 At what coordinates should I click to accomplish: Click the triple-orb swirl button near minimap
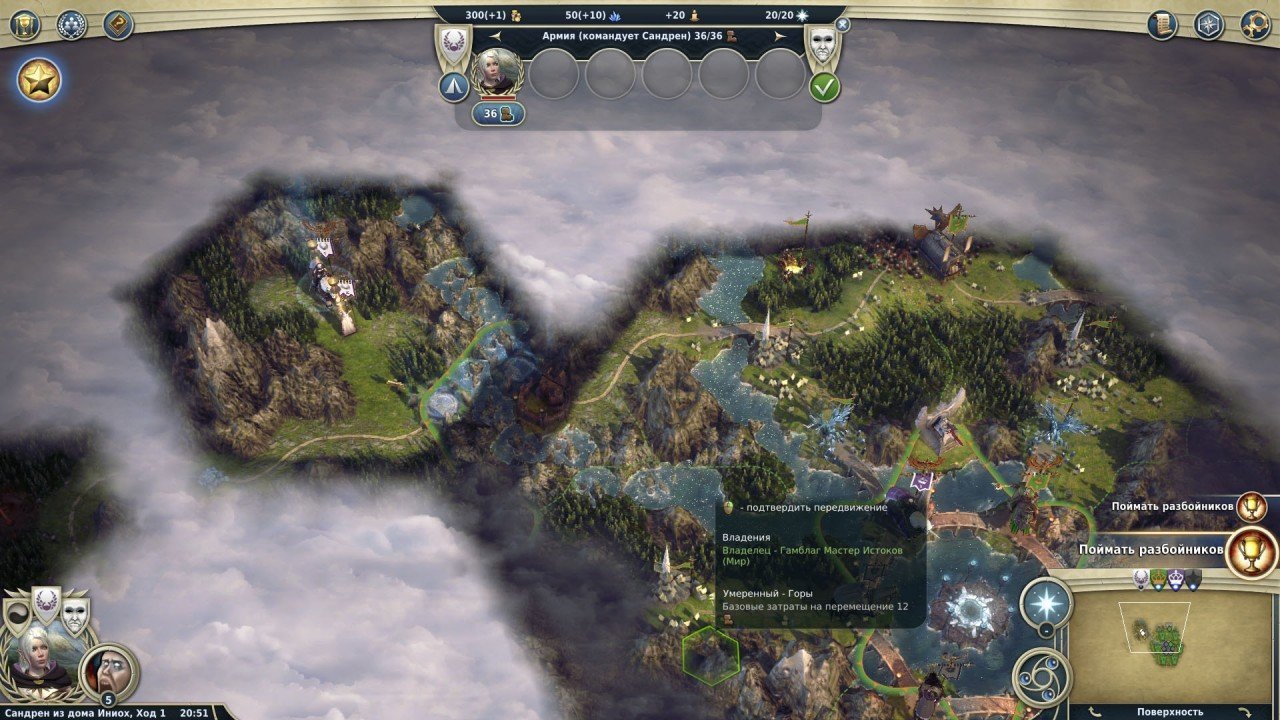1041,677
